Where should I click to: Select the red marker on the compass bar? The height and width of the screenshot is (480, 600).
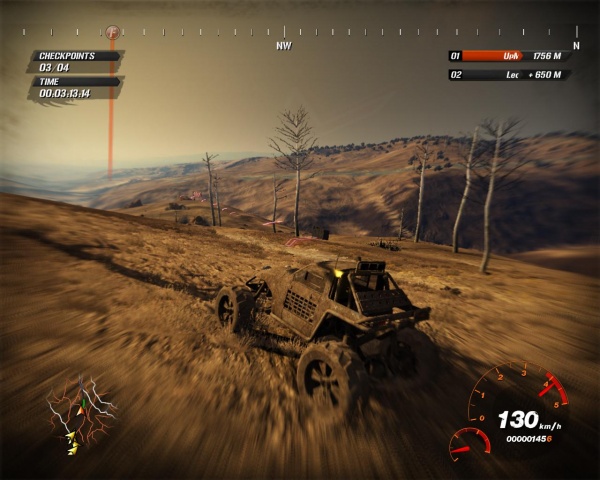tap(111, 33)
